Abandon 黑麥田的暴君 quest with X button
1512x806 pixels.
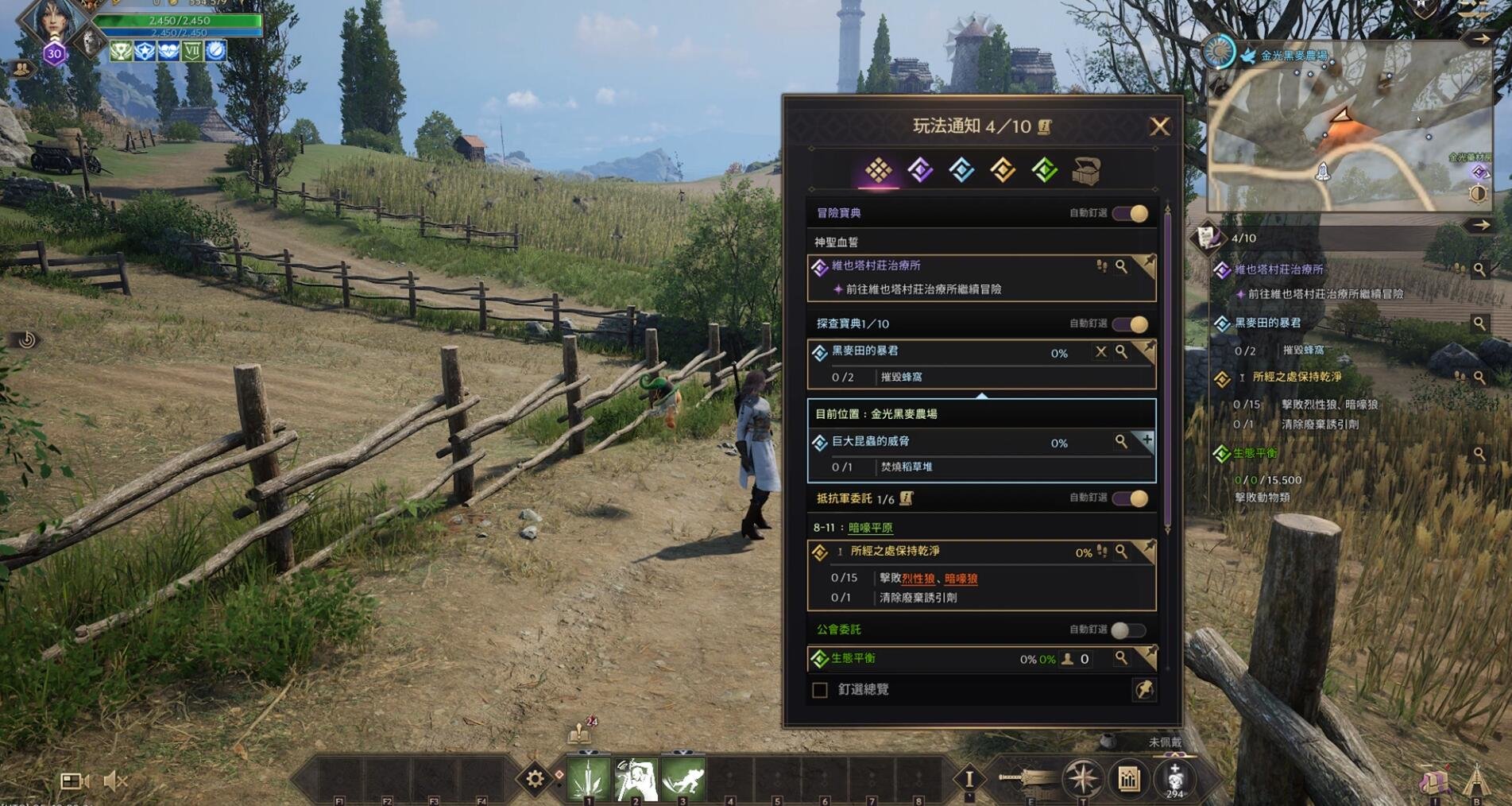pyautogui.click(x=1100, y=351)
